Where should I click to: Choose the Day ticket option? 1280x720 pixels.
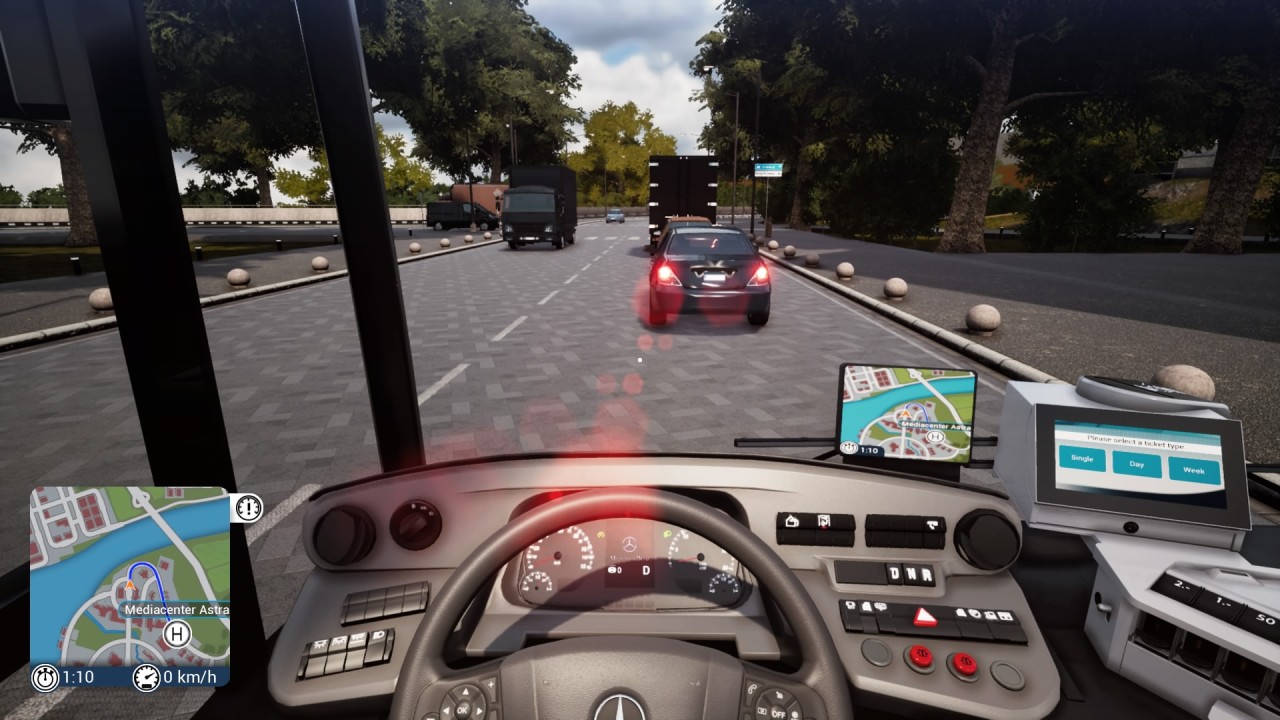[1137, 463]
